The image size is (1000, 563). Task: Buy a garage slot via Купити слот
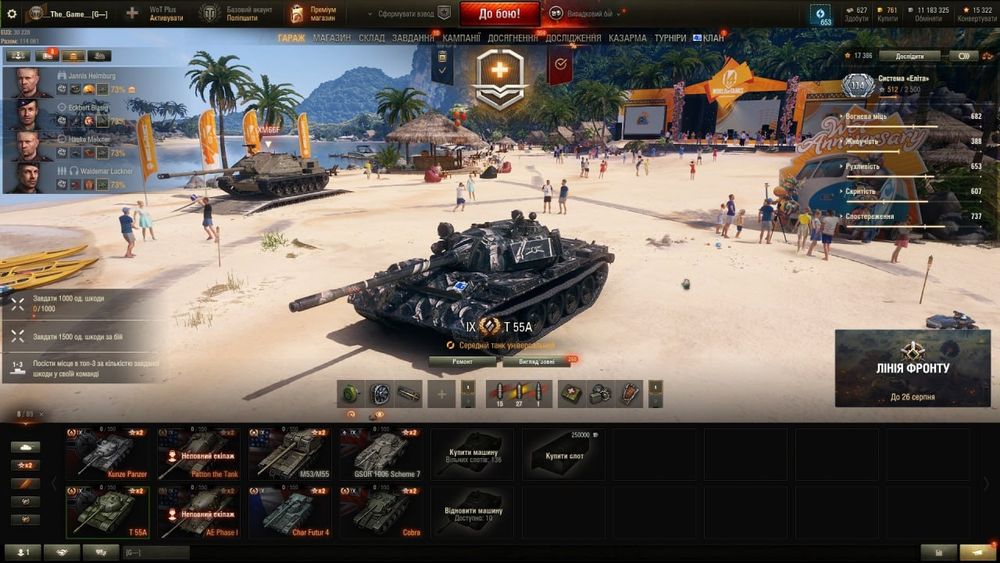click(x=563, y=455)
